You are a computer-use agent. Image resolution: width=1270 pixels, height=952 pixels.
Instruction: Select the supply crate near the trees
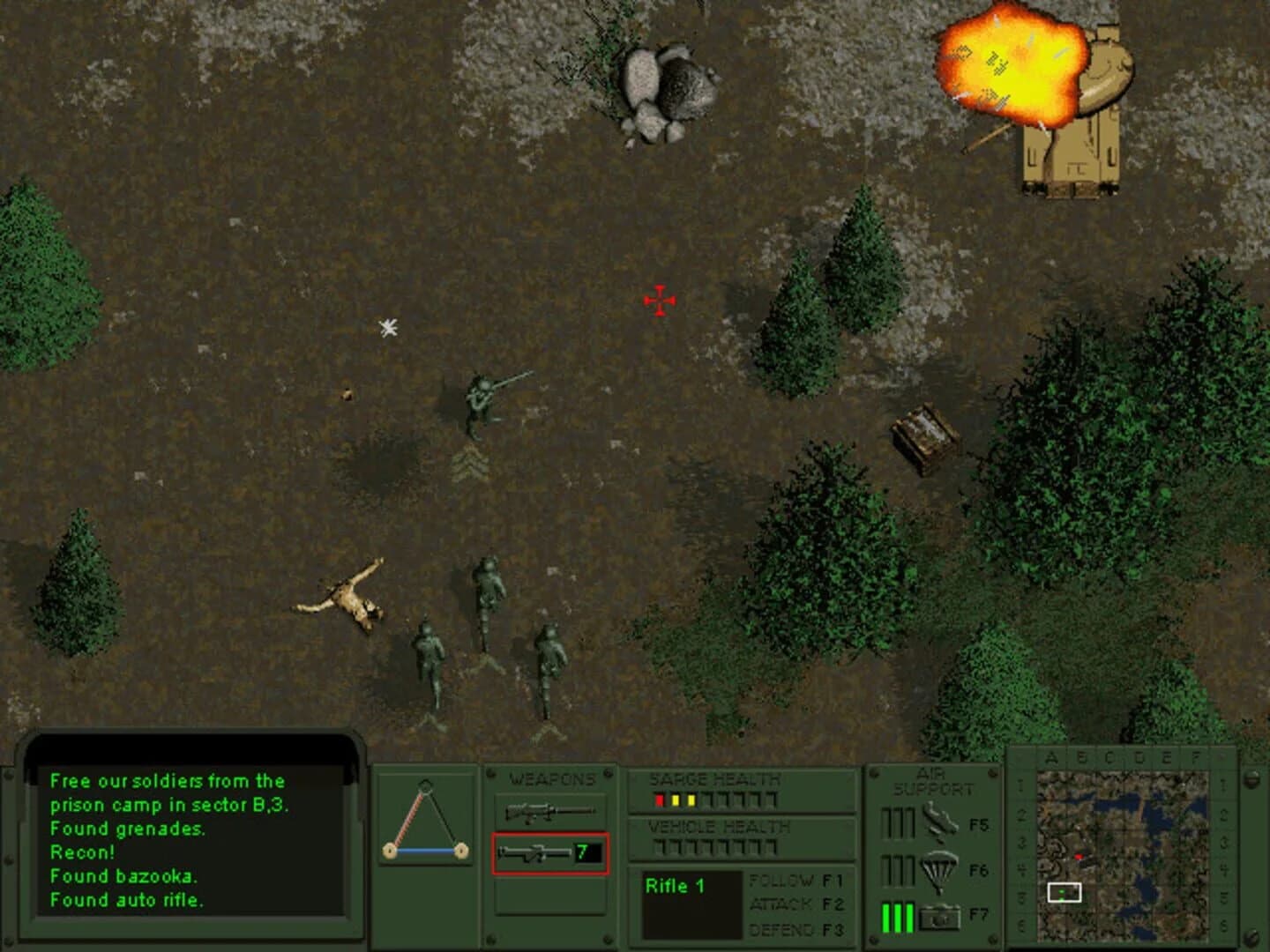pyautogui.click(x=924, y=432)
